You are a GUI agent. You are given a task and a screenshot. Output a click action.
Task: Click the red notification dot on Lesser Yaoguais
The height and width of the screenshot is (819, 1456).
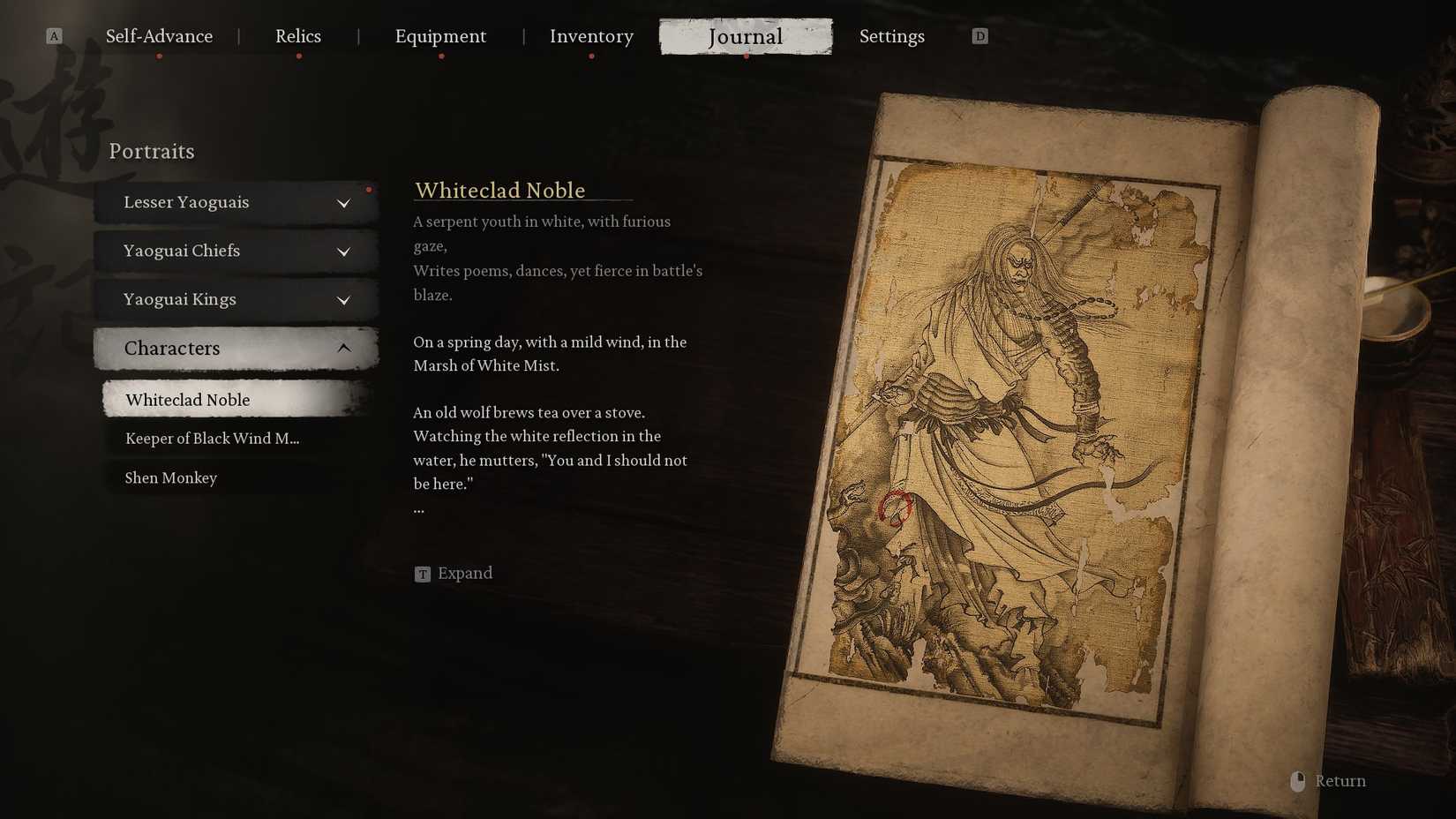(x=370, y=188)
